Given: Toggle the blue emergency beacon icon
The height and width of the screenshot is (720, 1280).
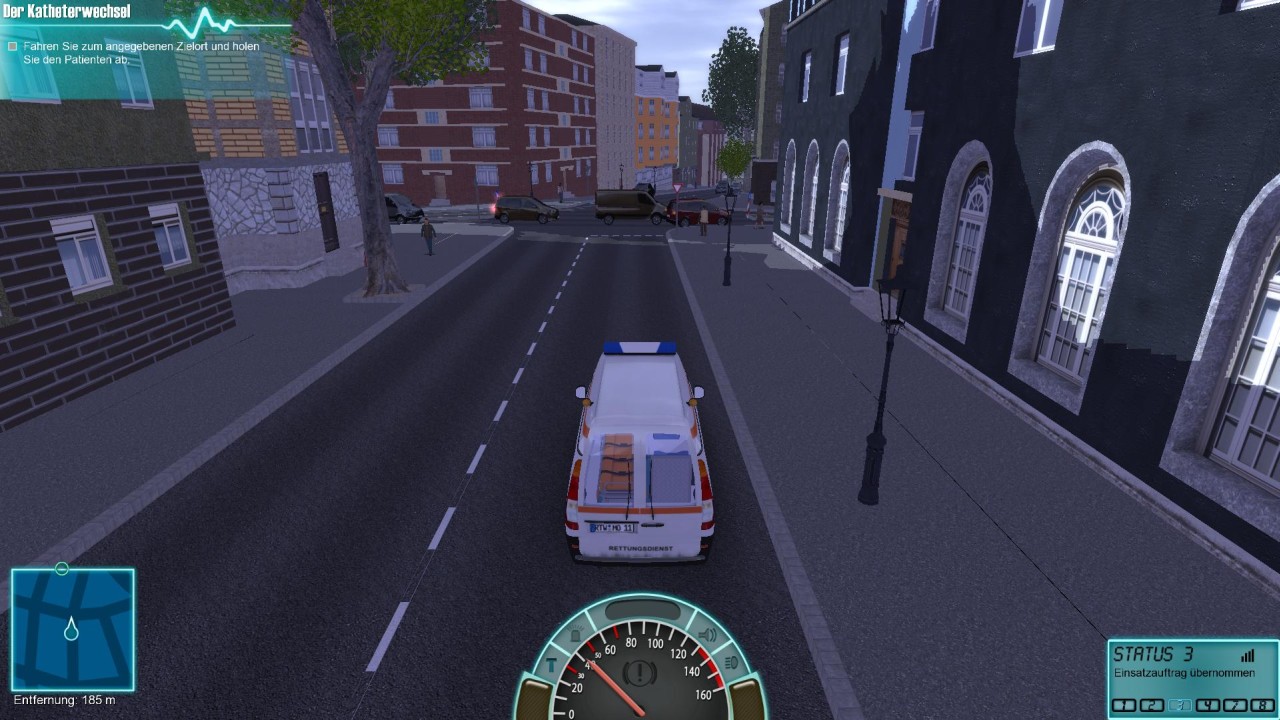Looking at the screenshot, I should [577, 635].
